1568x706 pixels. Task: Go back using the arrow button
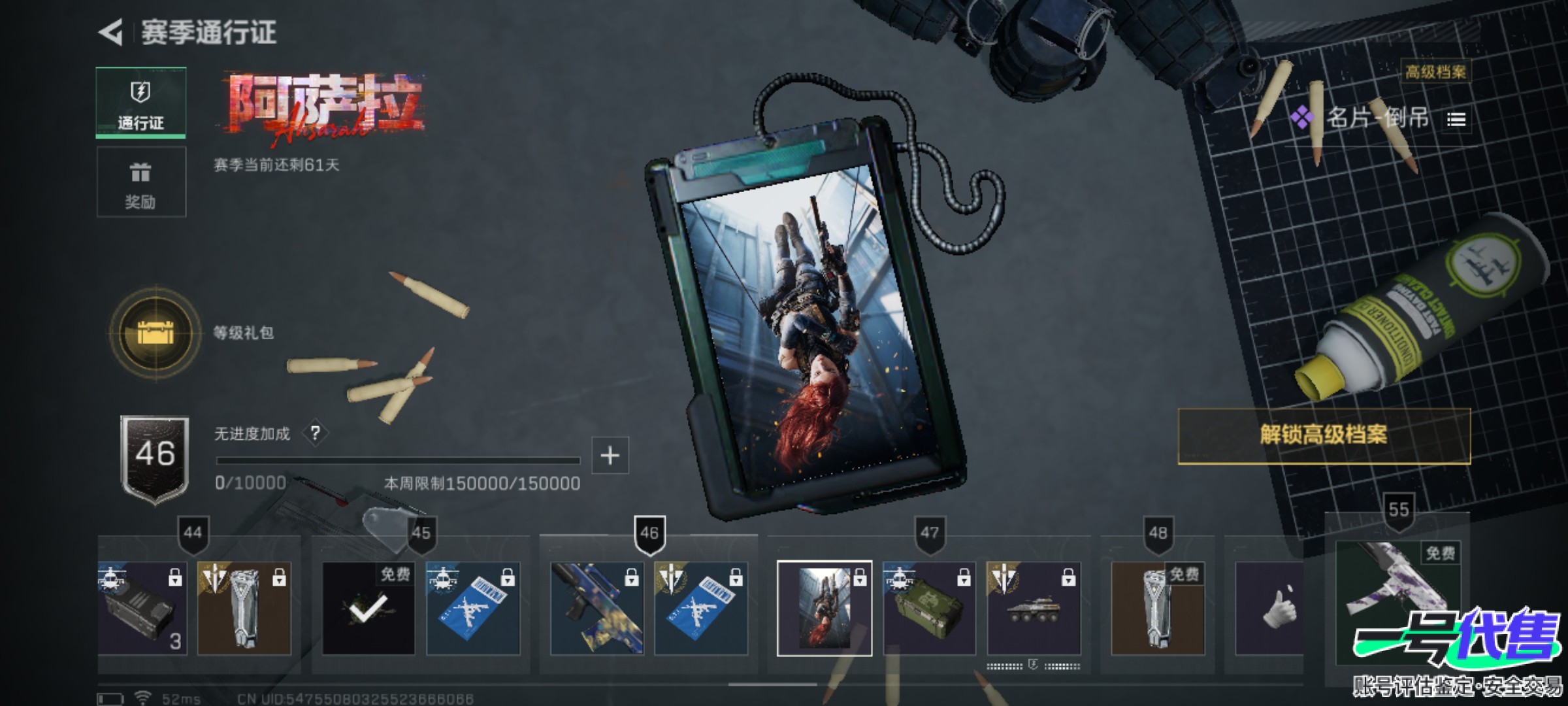point(111,33)
